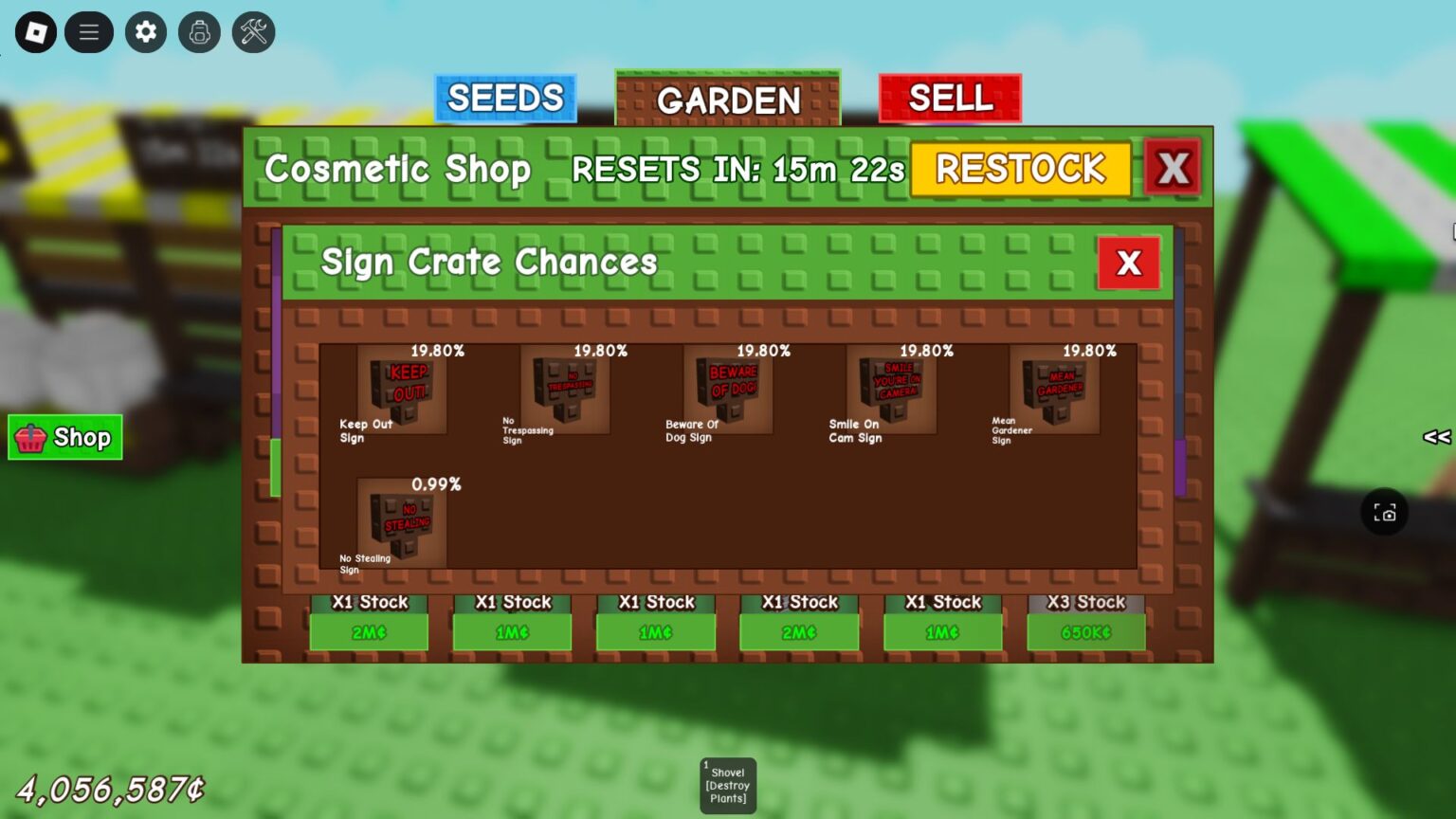This screenshot has height=819, width=1456.
Task: Open the Roblox menu icon
Action: click(35, 31)
